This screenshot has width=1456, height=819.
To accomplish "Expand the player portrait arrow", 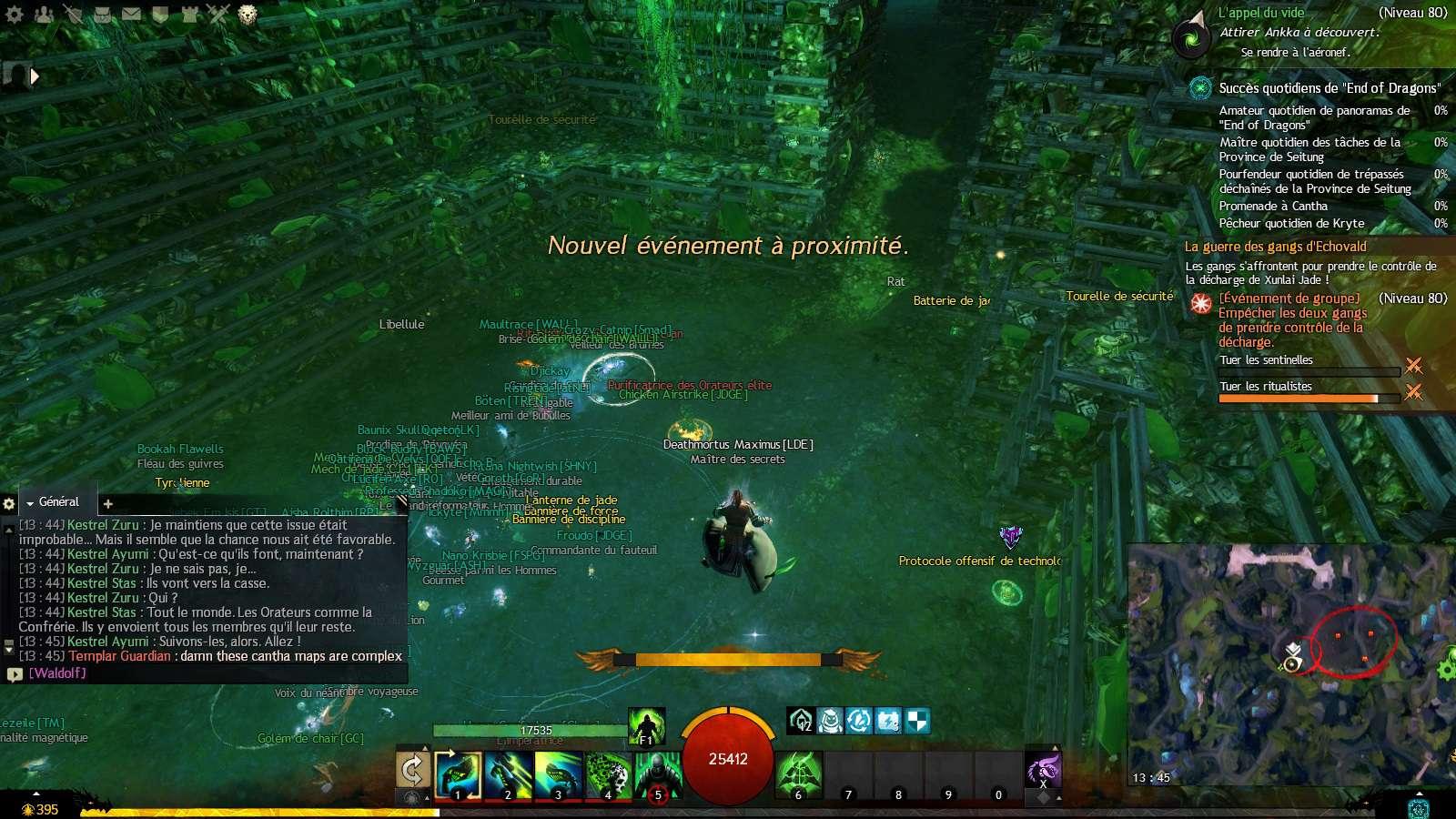I will pos(35,76).
